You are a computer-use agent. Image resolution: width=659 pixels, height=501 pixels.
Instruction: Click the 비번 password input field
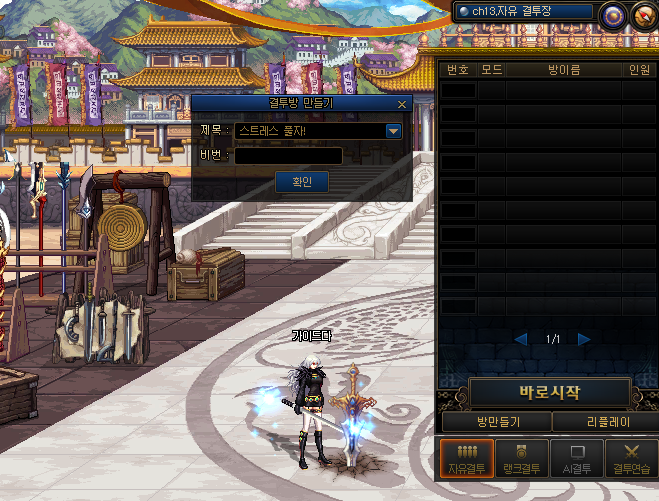tap(288, 156)
